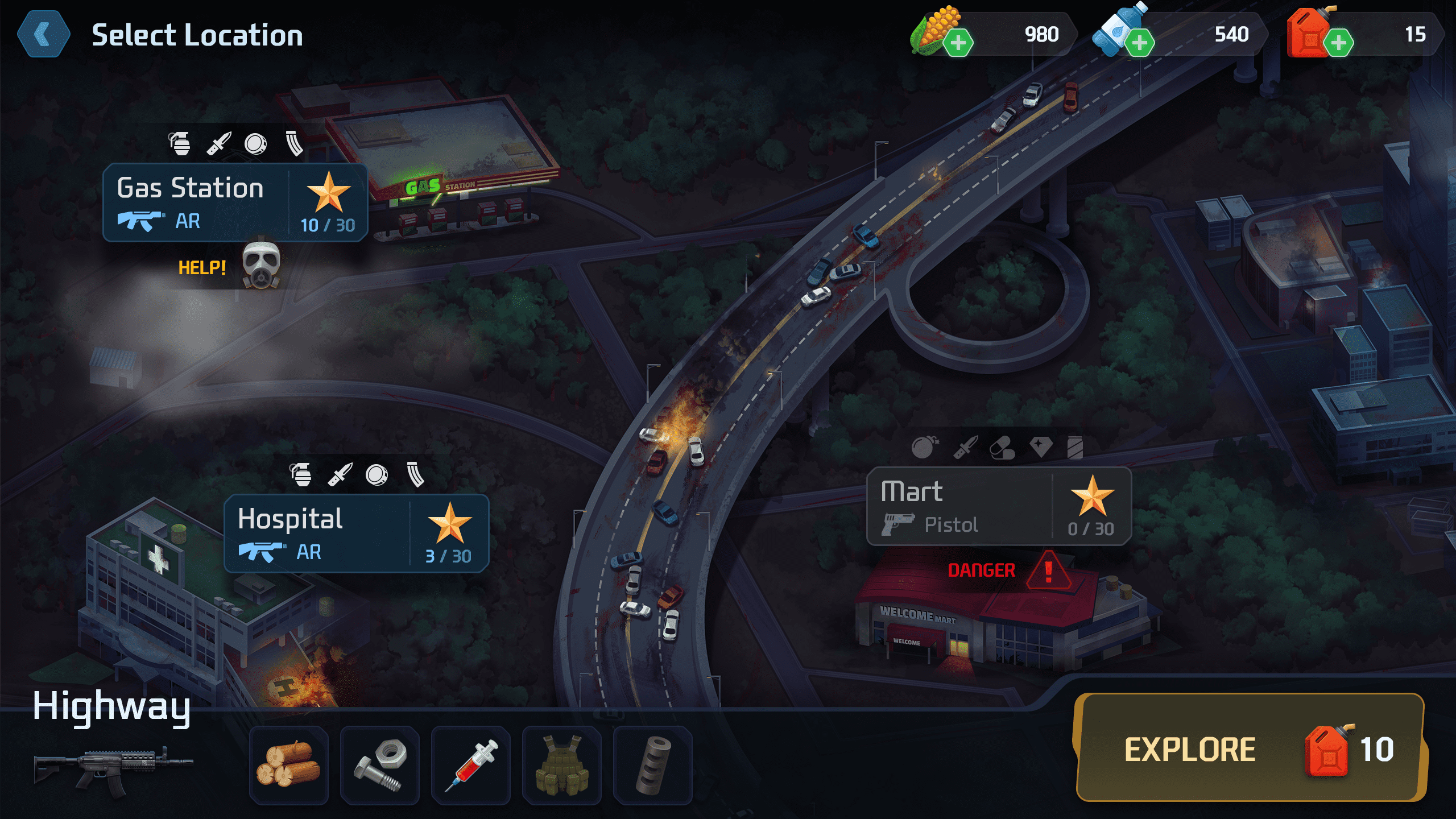Screen dimensions: 1456x819
Task: Select the Highway assault rifle image
Action: (114, 768)
